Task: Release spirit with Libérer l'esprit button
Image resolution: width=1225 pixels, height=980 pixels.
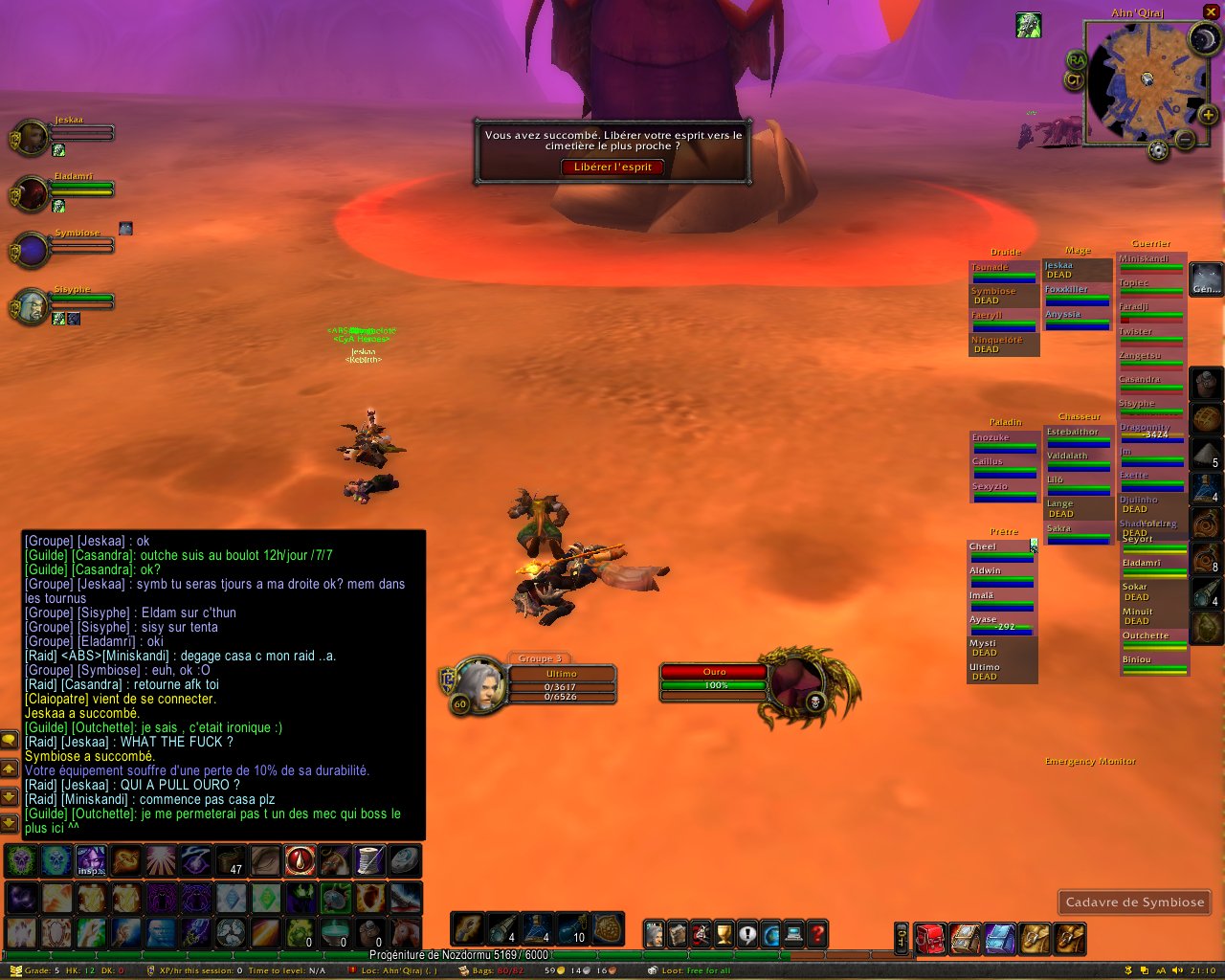Action: pyautogui.click(x=612, y=167)
